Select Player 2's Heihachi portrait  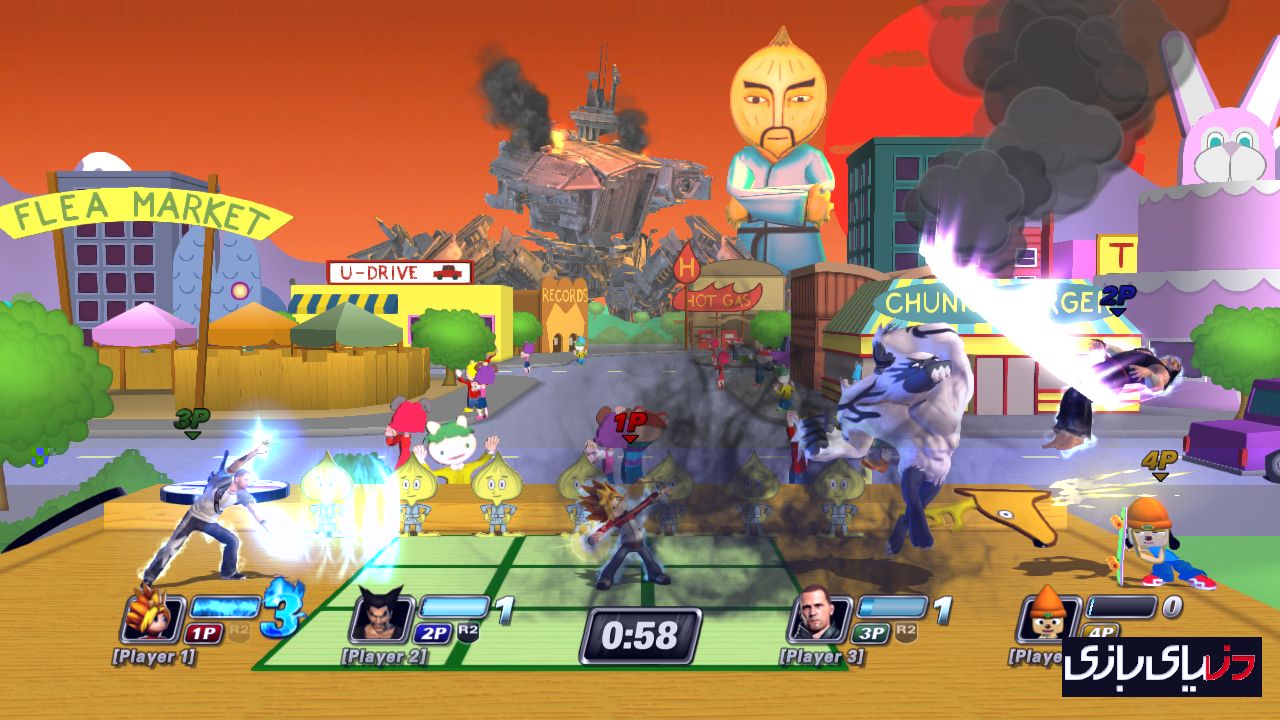381,617
